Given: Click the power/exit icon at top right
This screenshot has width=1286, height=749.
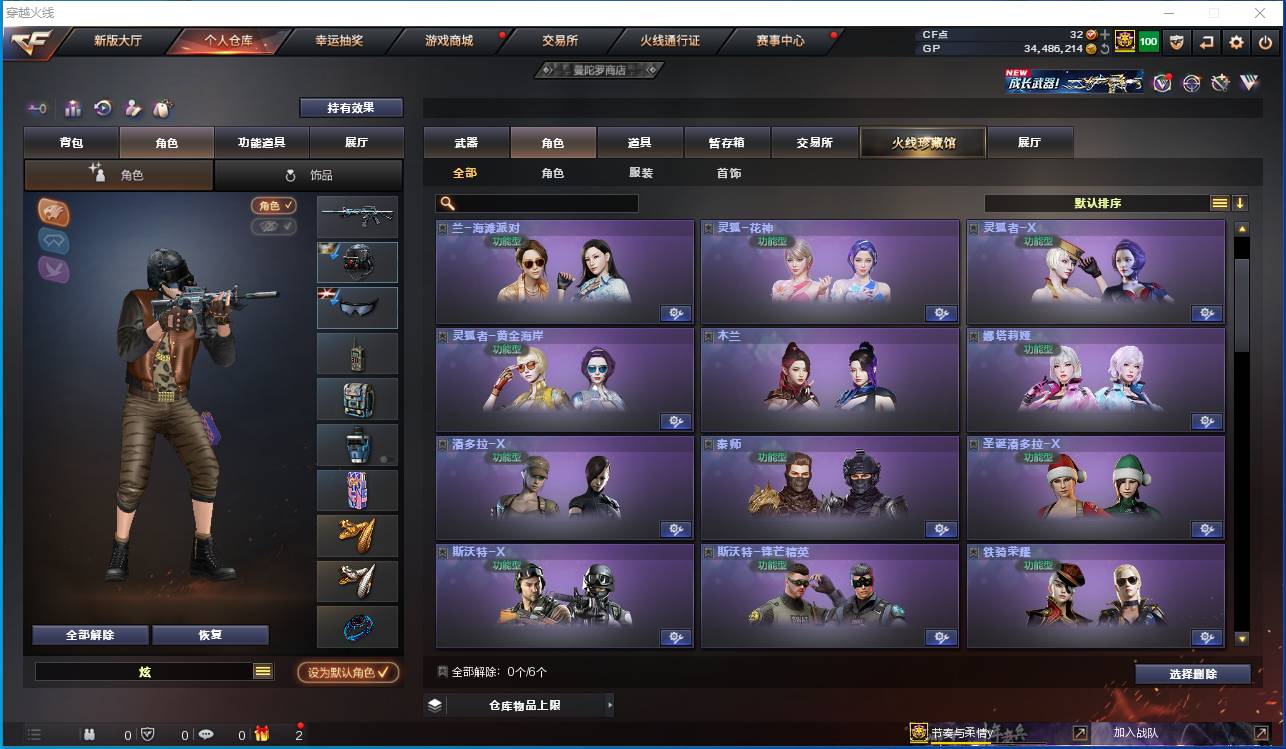Looking at the screenshot, I should pyautogui.click(x=1264, y=42).
